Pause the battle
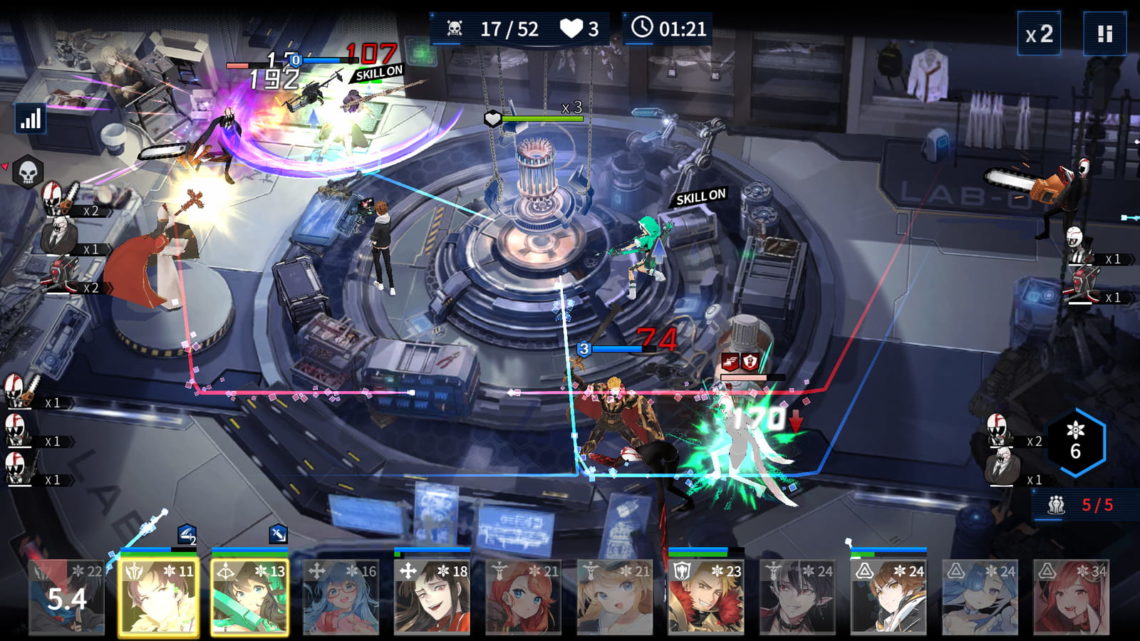 pyautogui.click(x=1104, y=33)
